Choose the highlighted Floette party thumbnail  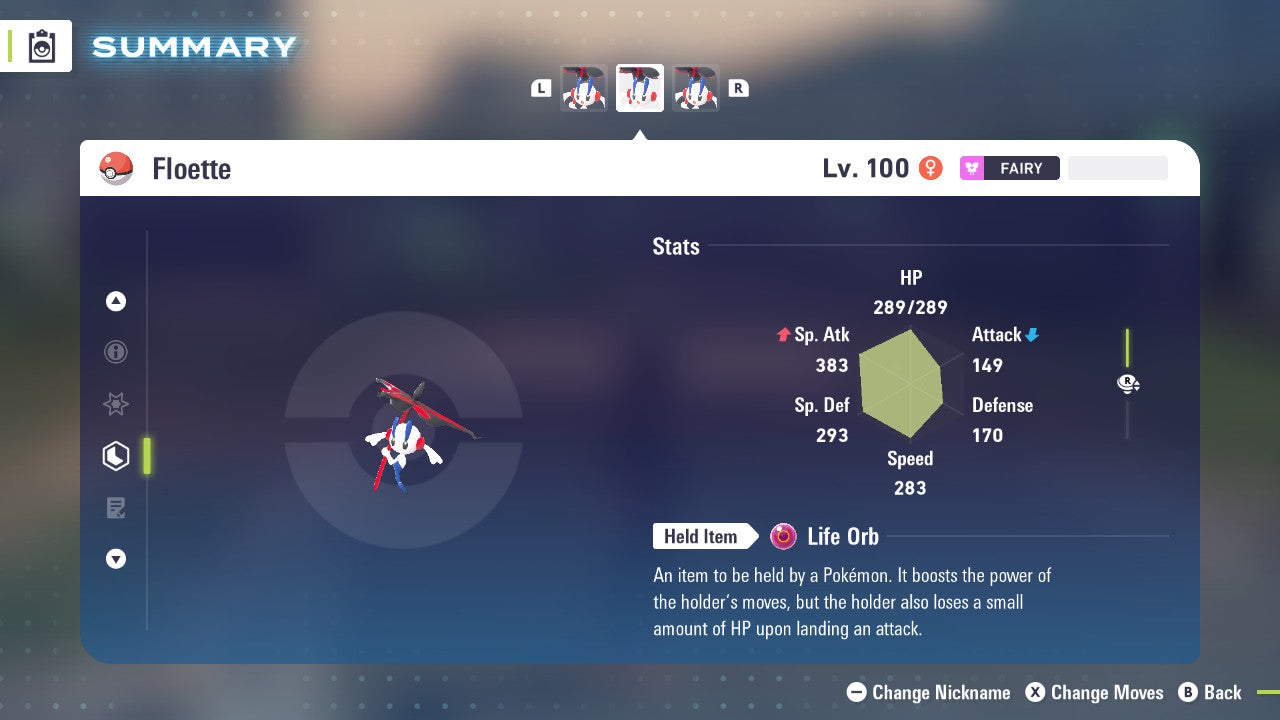point(640,88)
